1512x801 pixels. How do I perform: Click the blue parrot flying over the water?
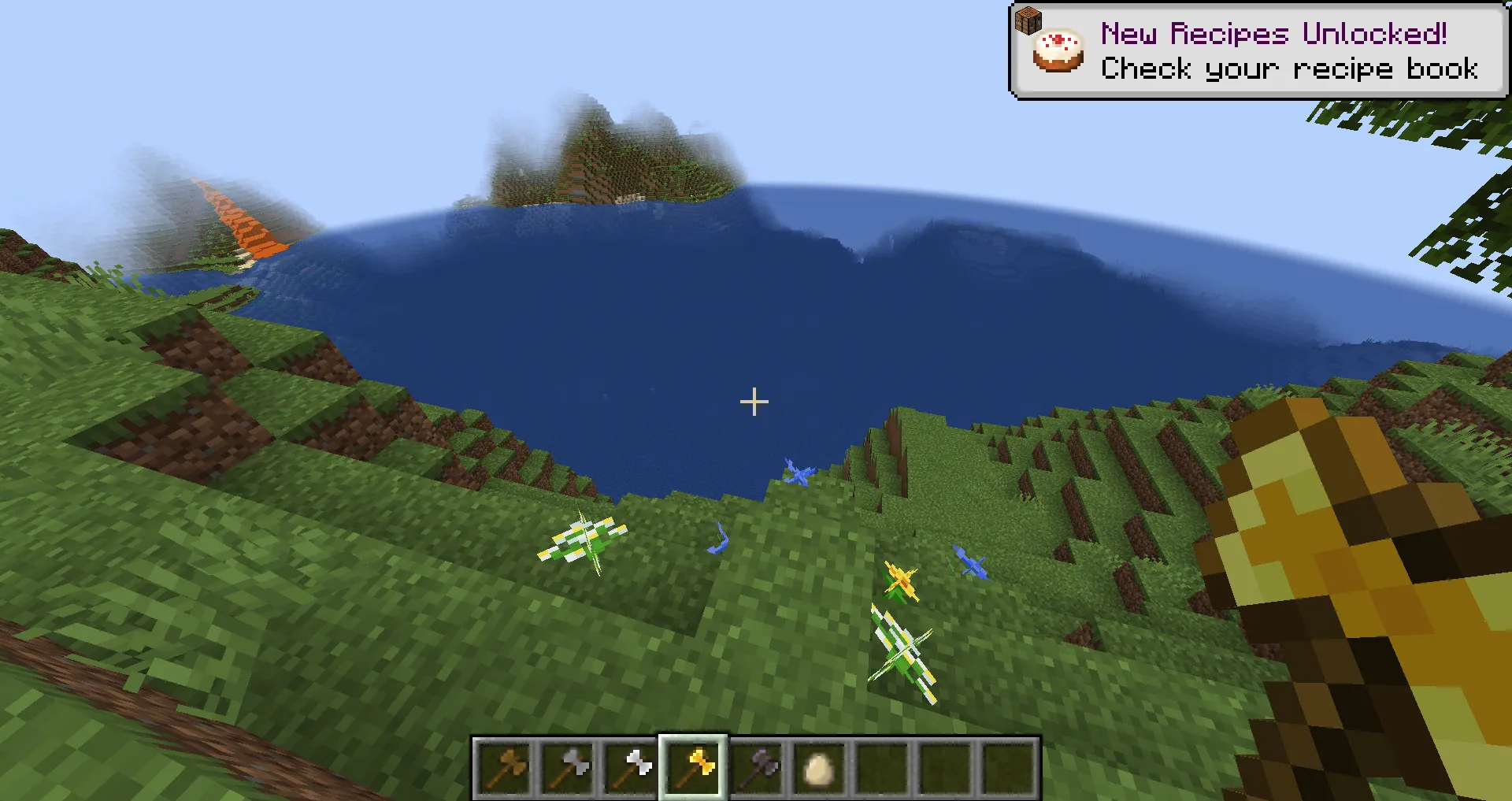point(799,473)
